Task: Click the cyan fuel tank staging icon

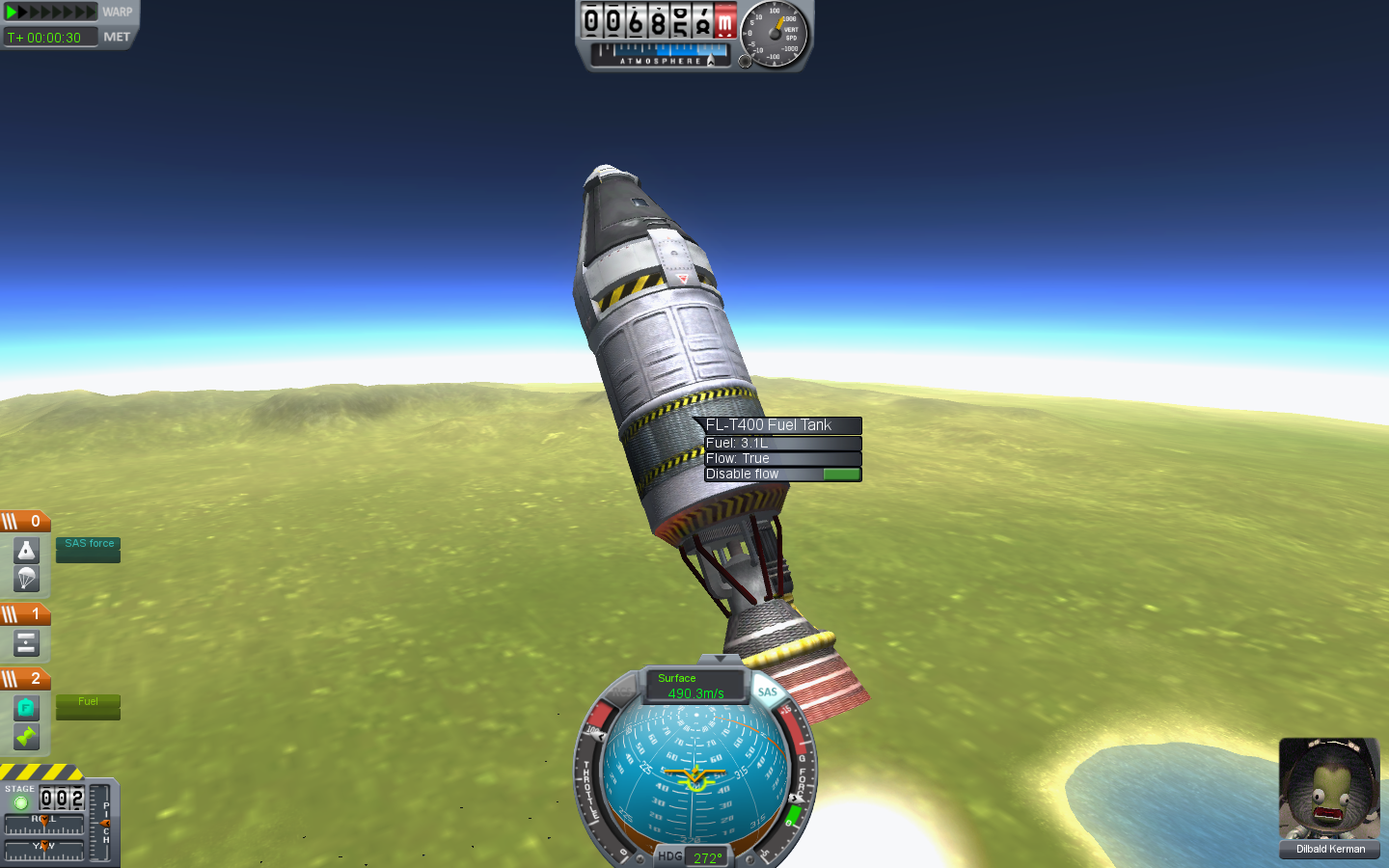Action: (26, 708)
